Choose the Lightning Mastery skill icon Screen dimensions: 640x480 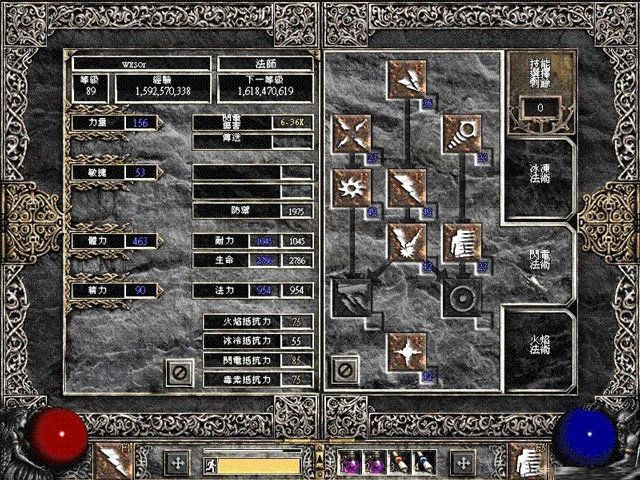click(407, 352)
